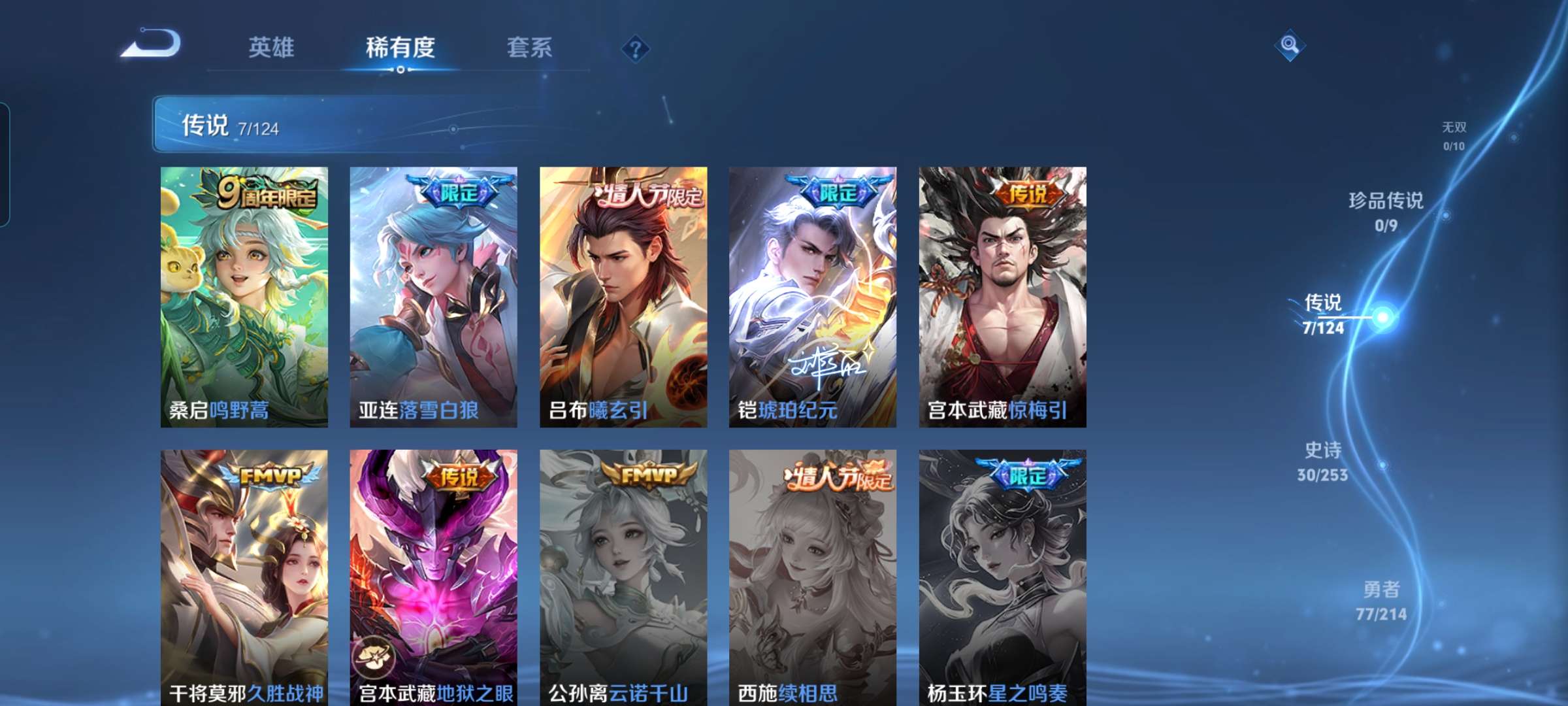1568x706 pixels.
Task: Click the help question mark icon
Action: pos(637,48)
